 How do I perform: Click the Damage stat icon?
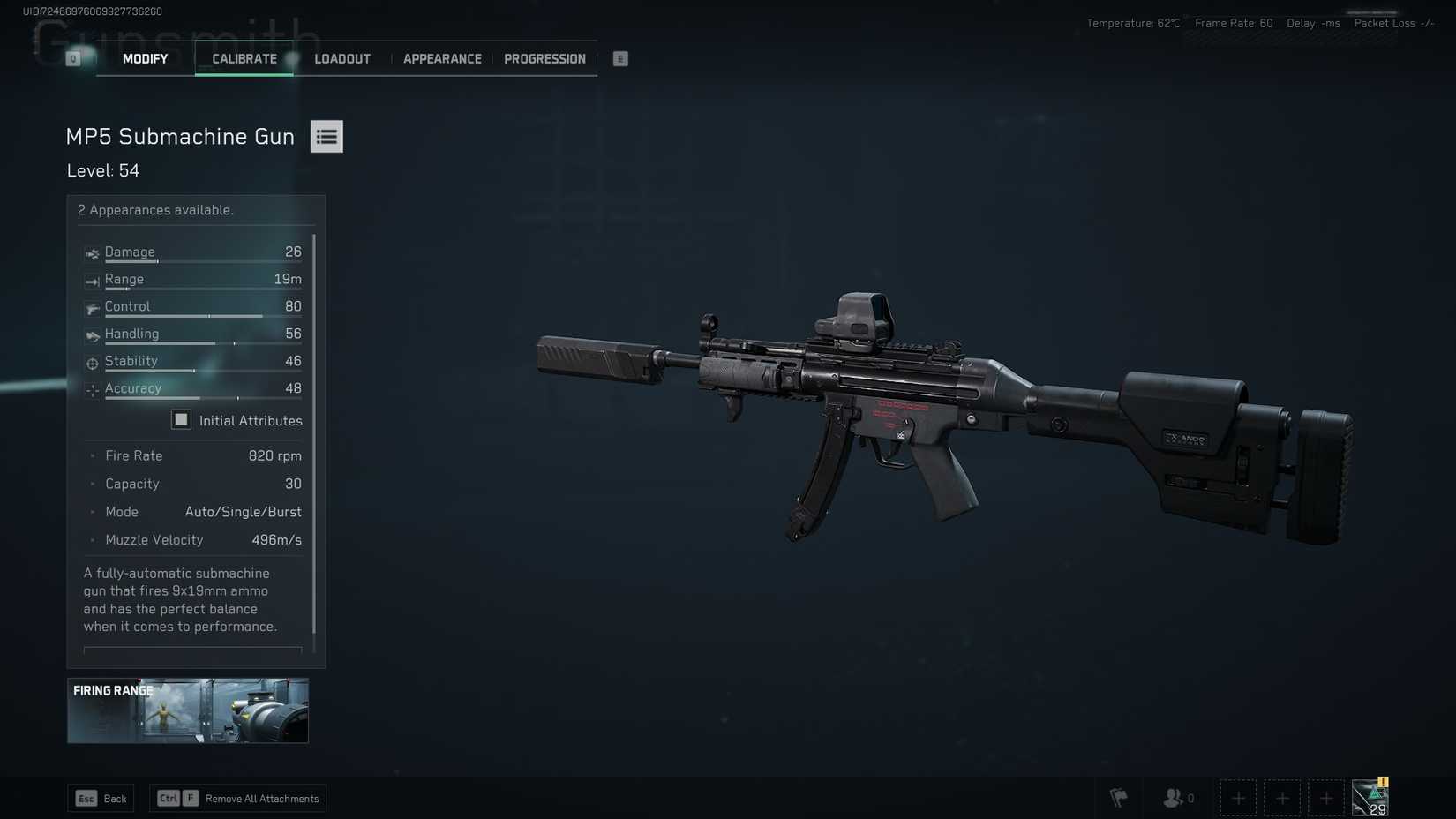point(92,253)
